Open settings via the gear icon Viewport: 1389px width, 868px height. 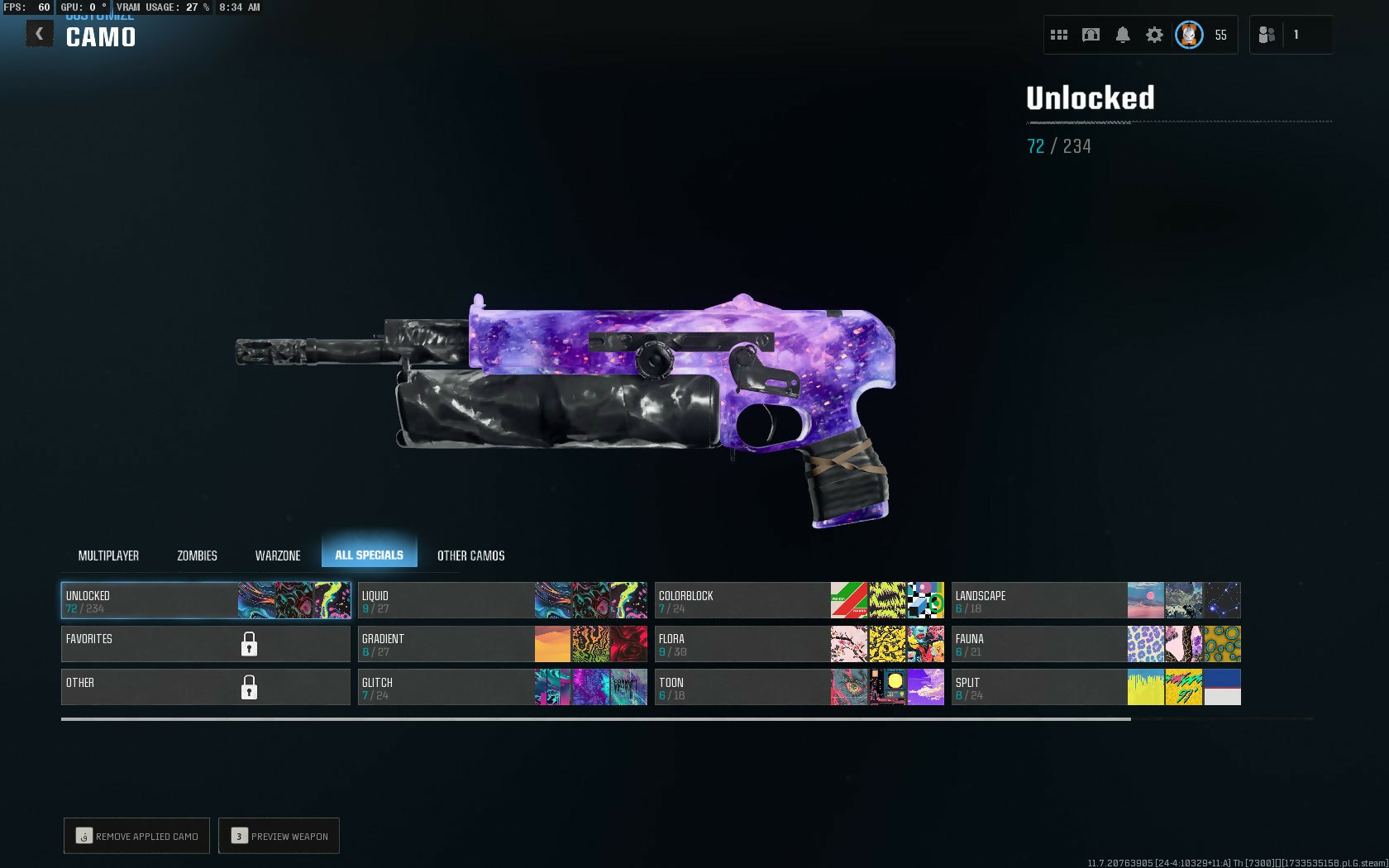(x=1154, y=35)
